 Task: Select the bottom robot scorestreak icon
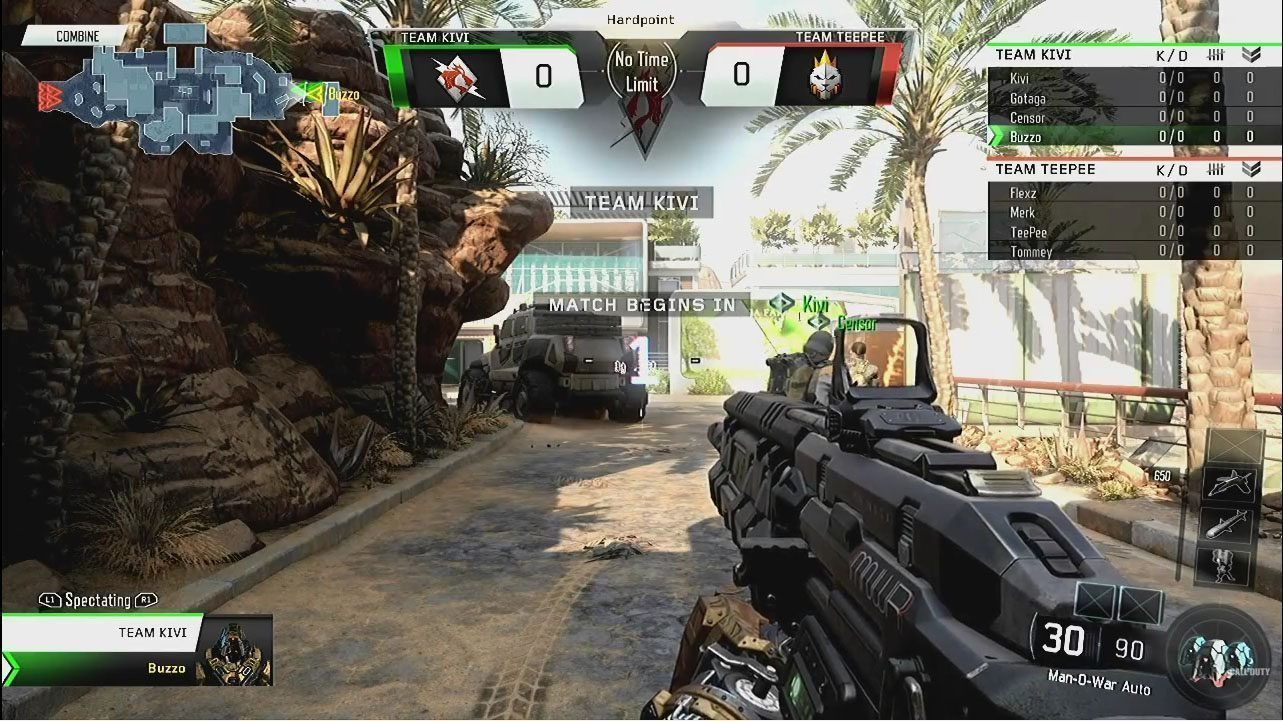click(x=1229, y=566)
